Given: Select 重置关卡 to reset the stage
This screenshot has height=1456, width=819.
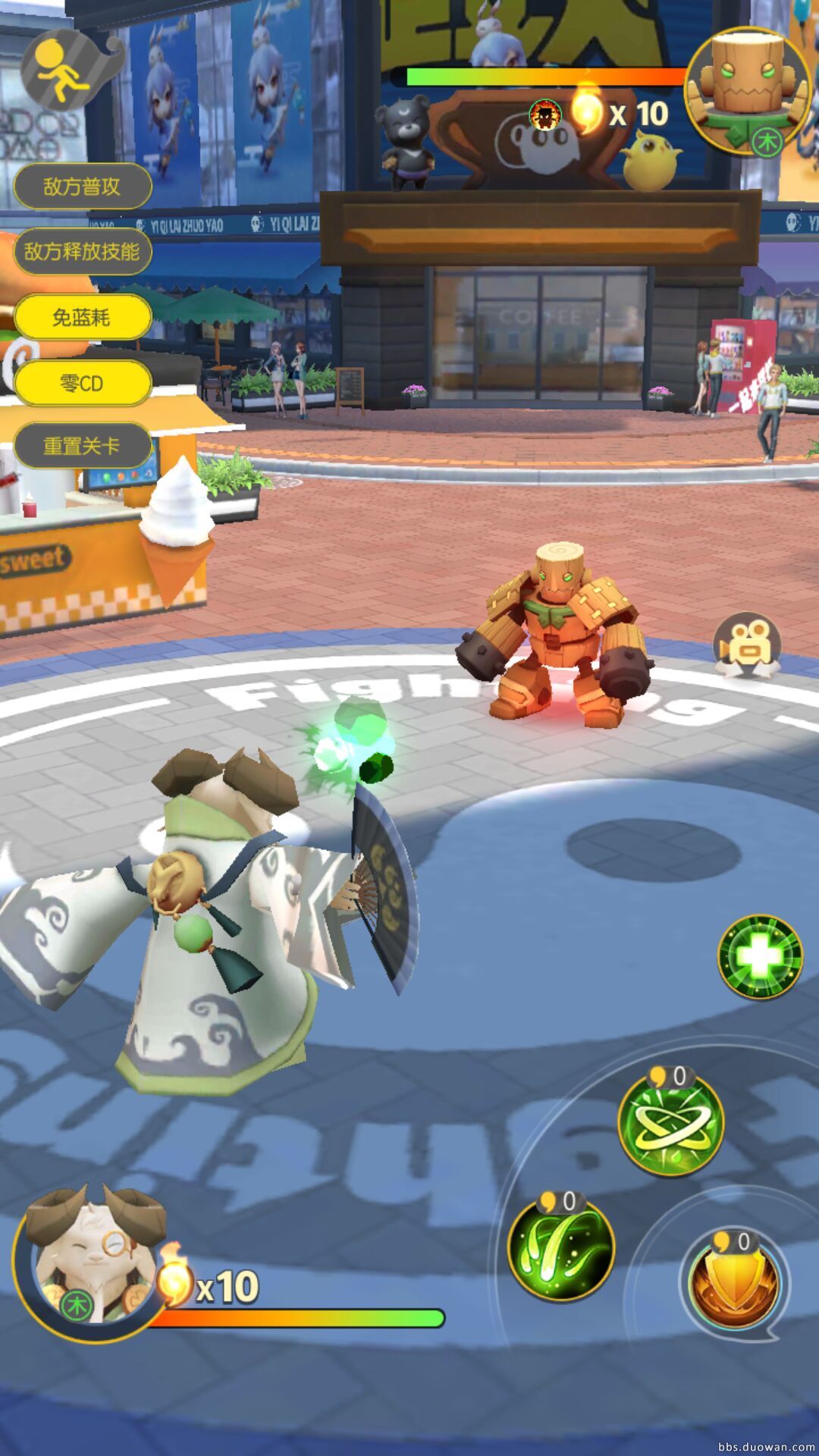Looking at the screenshot, I should 82,446.
